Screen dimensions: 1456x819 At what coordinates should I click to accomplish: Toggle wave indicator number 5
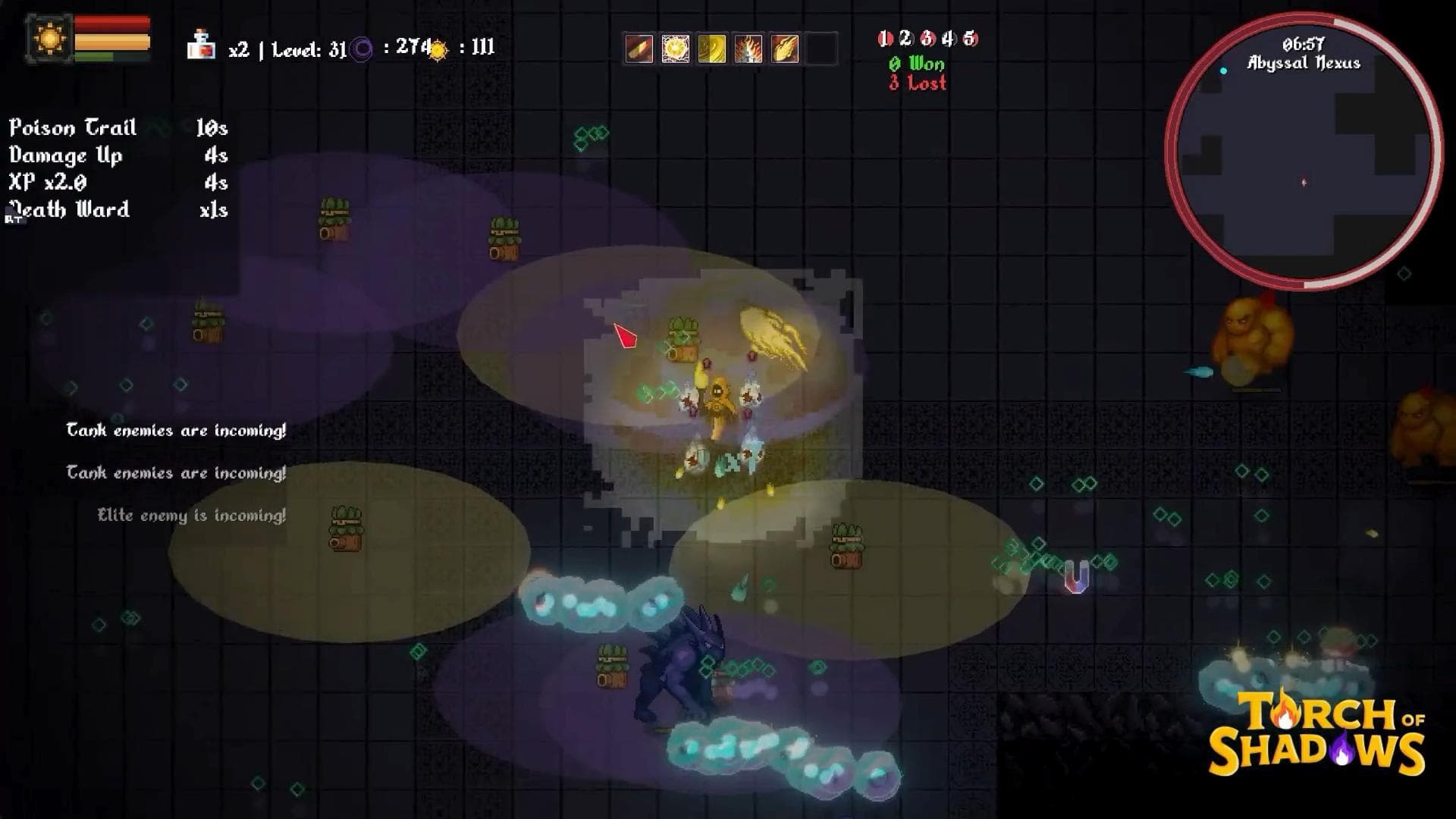pyautogui.click(x=971, y=39)
